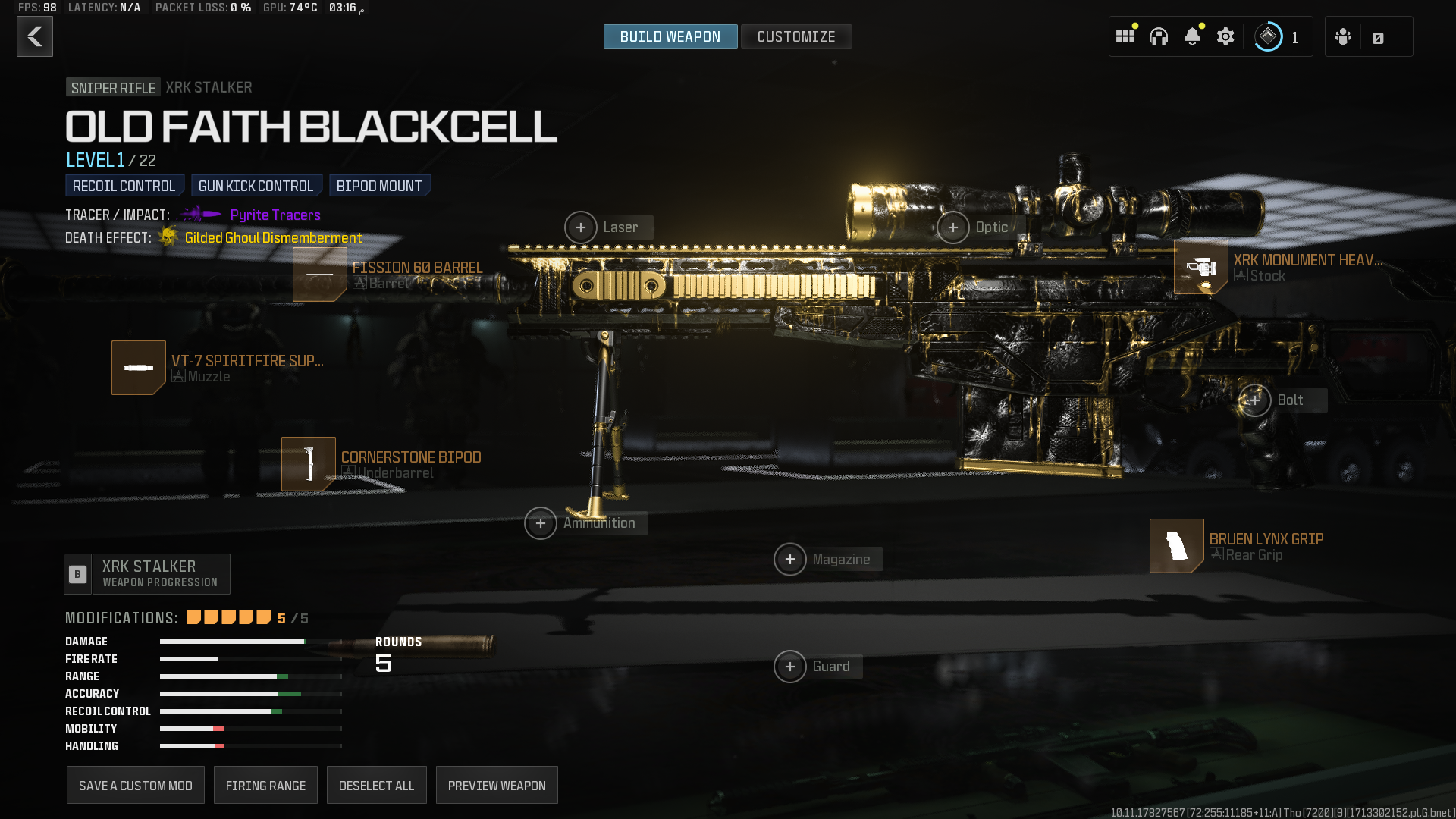
Task: Add an Ammunition attachment
Action: pos(541,523)
